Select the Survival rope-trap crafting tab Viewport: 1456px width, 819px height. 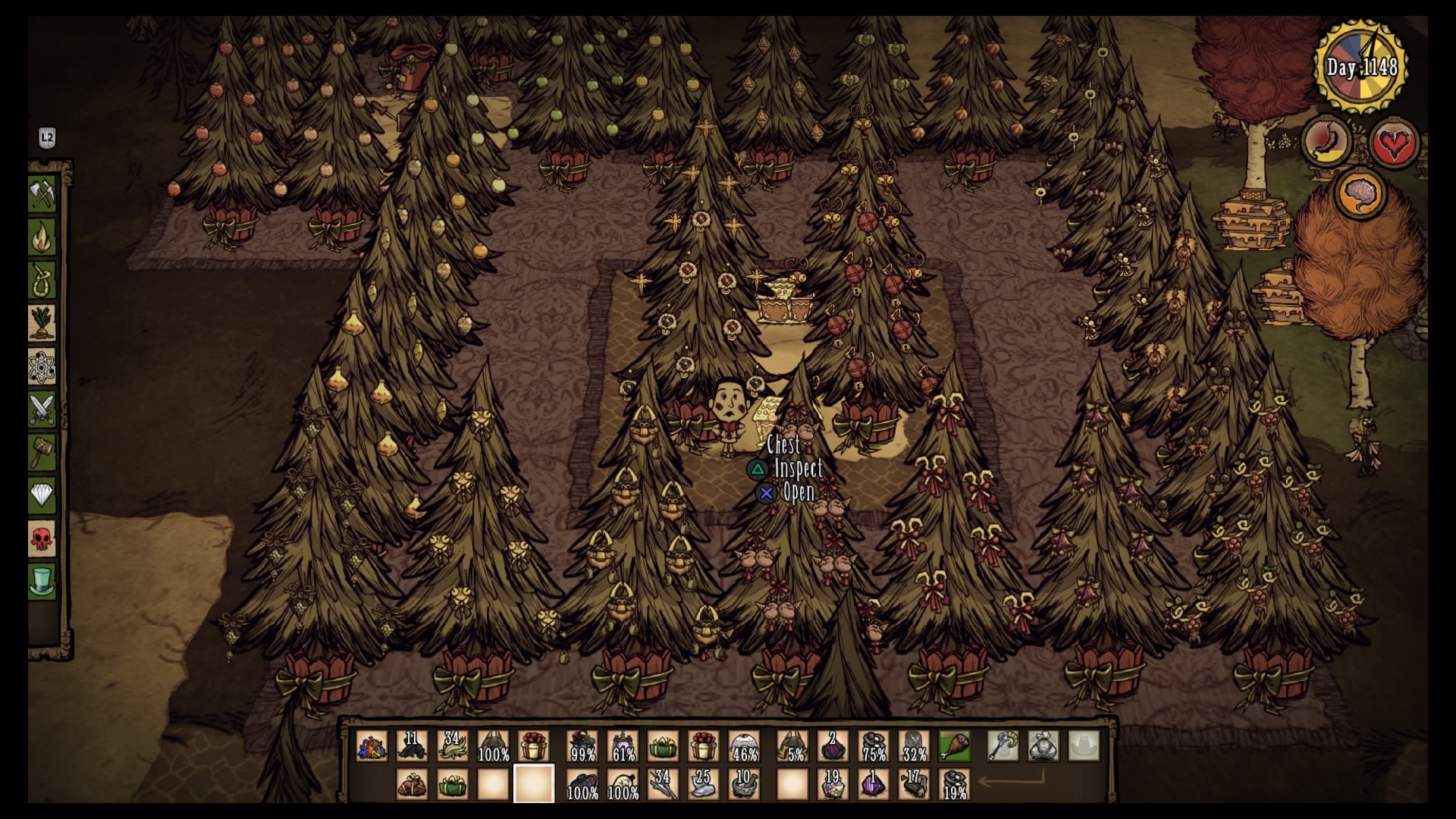pyautogui.click(x=42, y=281)
